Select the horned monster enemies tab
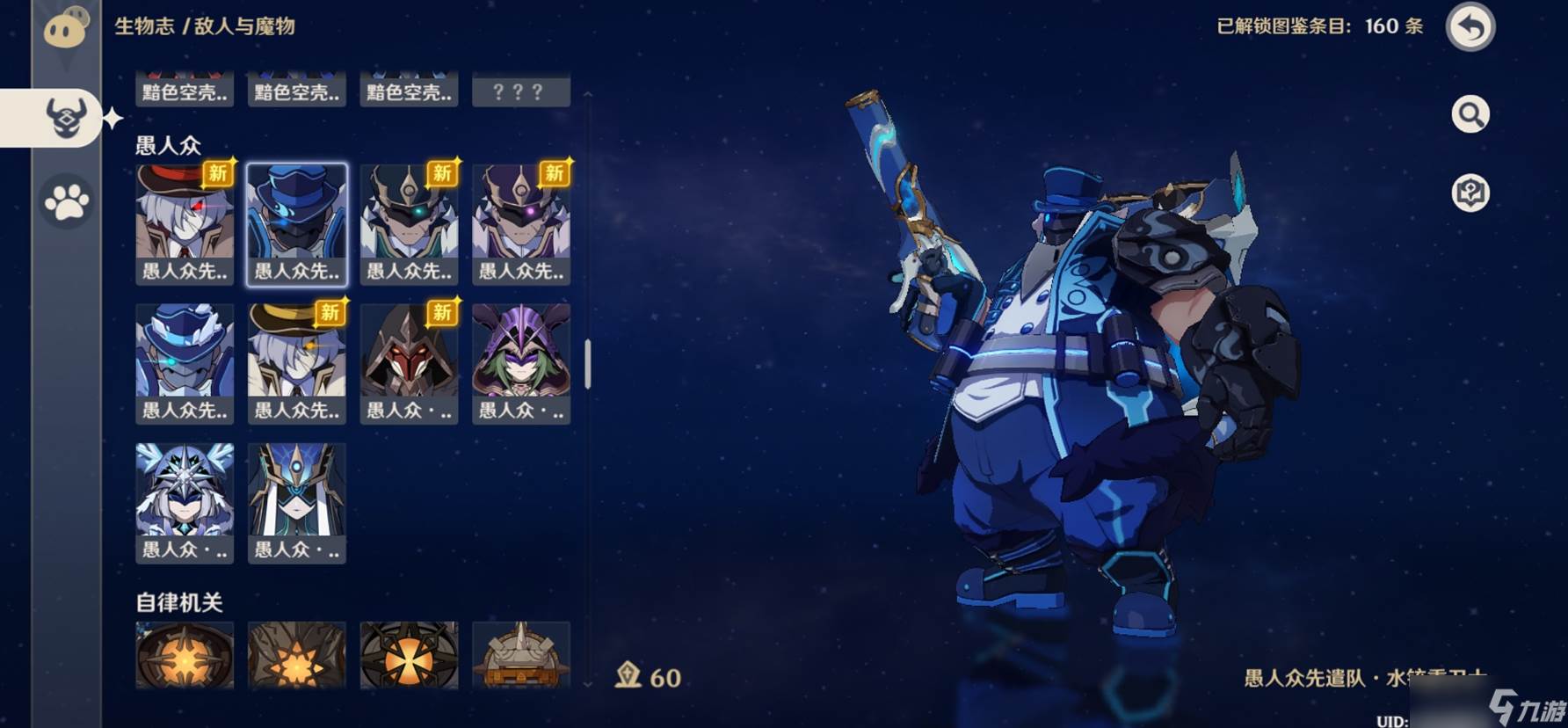Viewport: 1568px width, 728px height. 67,118
